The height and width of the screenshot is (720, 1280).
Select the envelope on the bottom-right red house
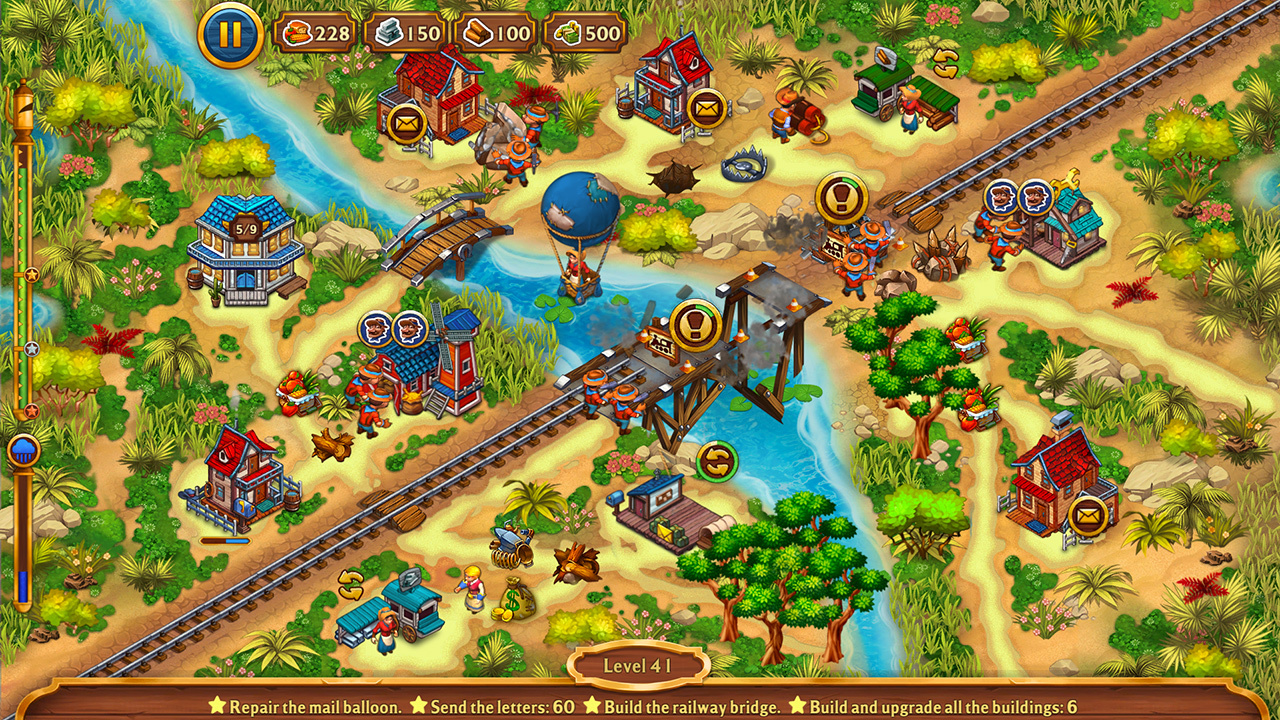point(1086,515)
